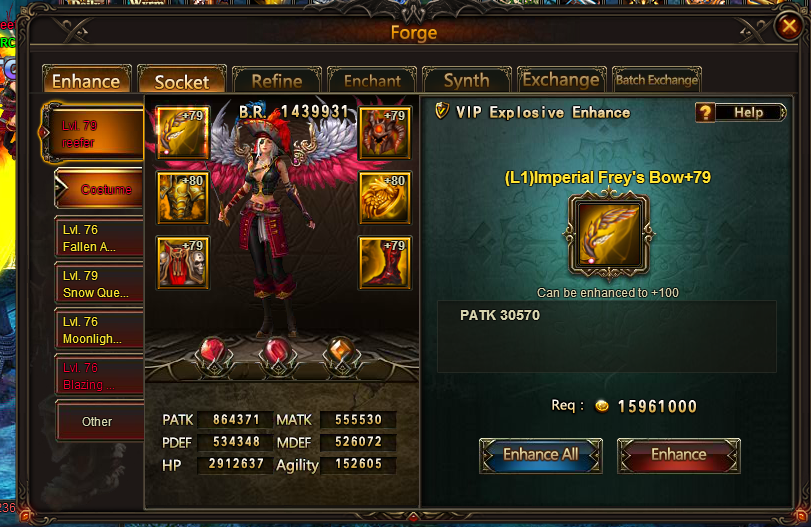Go to the Synth tab
811x527 pixels.
click(466, 81)
